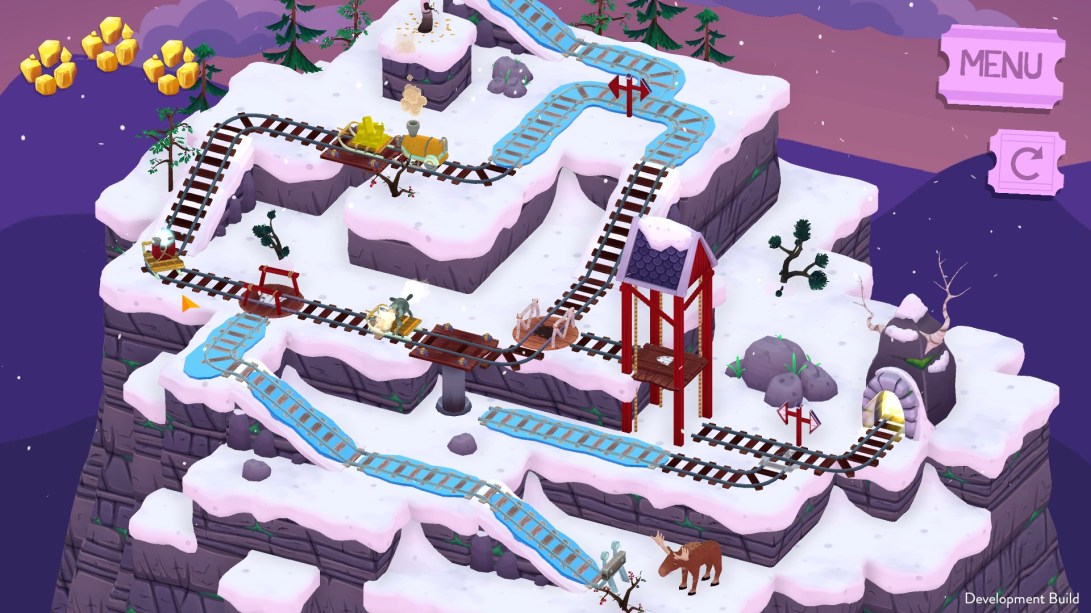Open the pink MENU ticket button

point(1000,66)
